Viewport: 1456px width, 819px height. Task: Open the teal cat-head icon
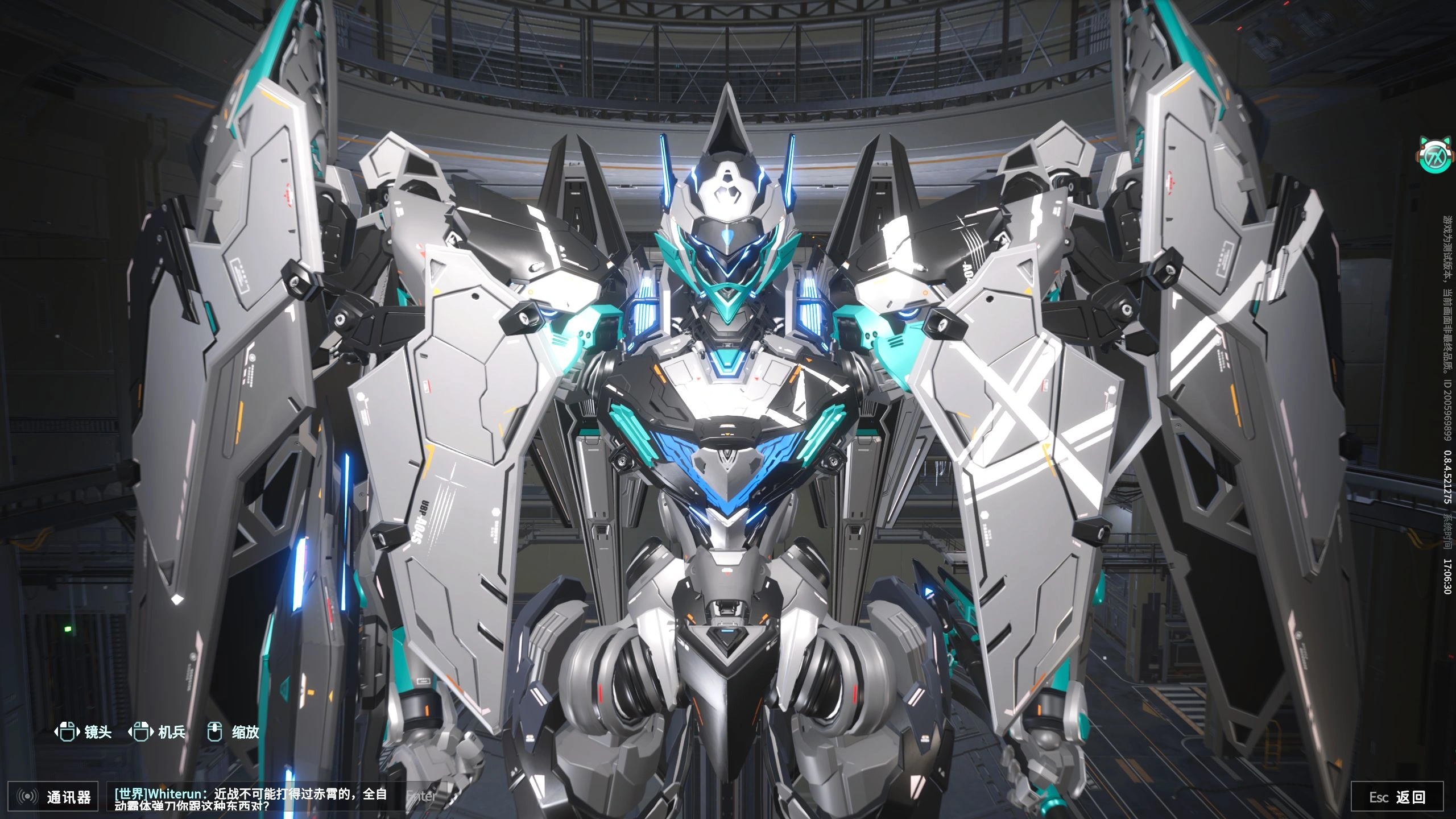pos(1433,155)
